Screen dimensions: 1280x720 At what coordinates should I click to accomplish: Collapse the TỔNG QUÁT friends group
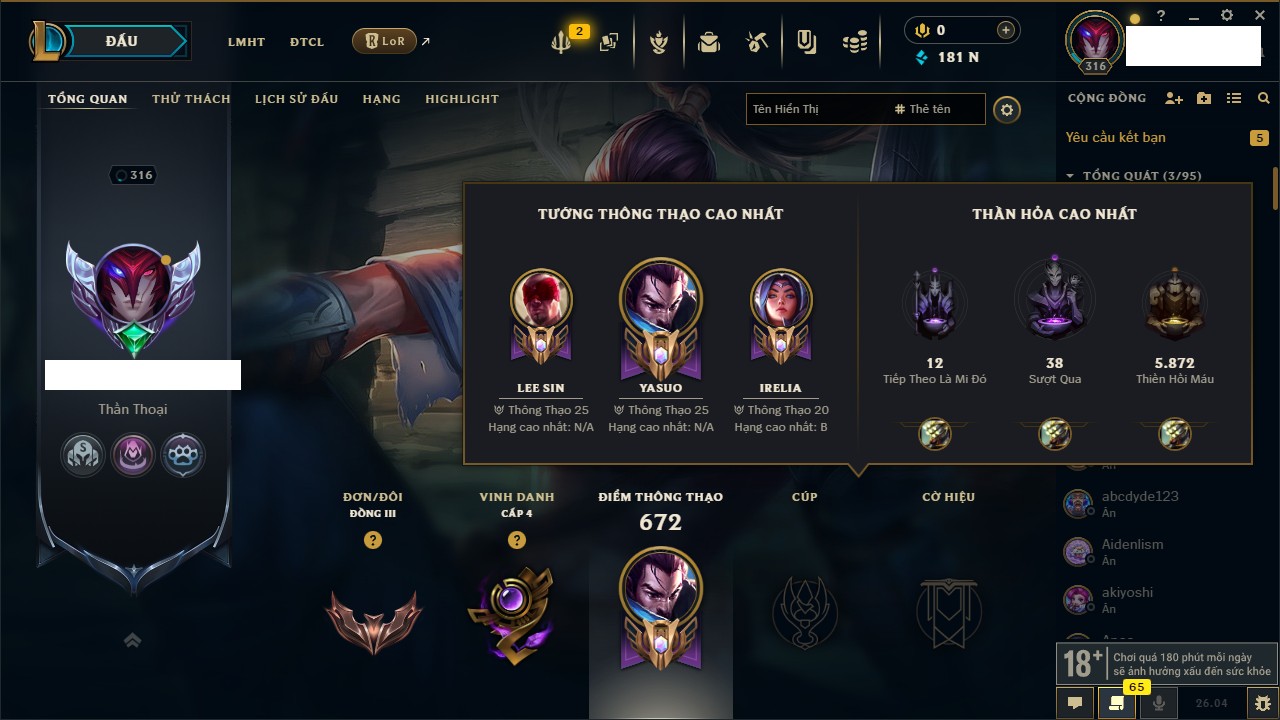[1070, 176]
